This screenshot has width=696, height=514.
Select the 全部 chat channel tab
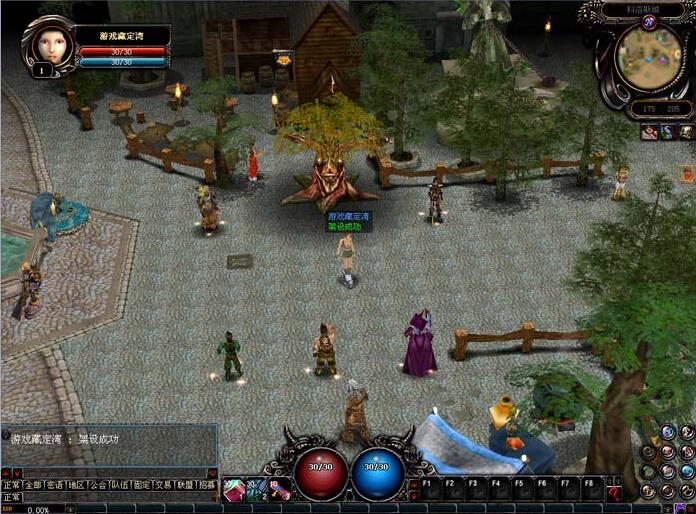point(34,484)
